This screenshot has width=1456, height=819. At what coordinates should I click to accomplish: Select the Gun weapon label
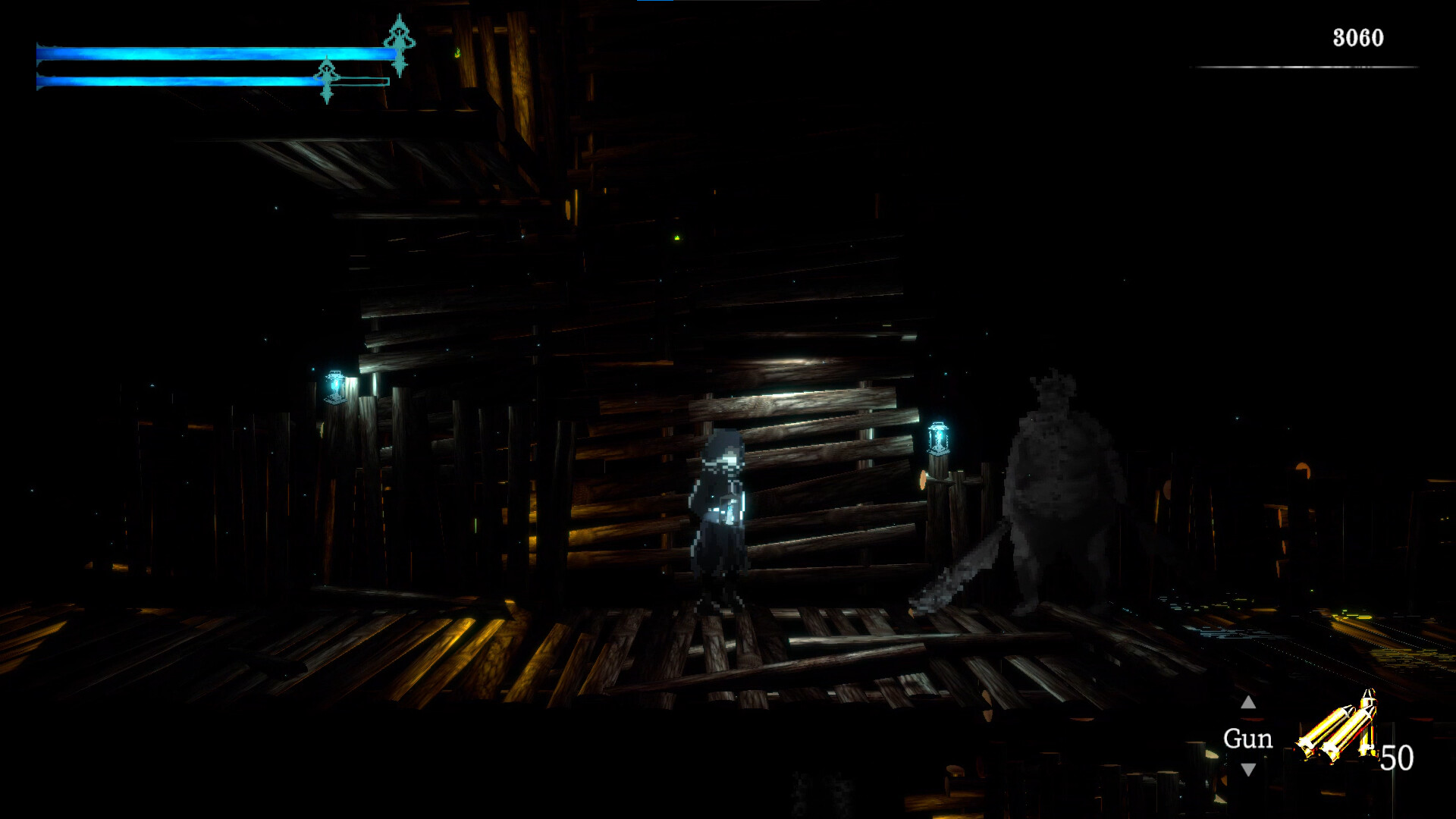point(1247,739)
